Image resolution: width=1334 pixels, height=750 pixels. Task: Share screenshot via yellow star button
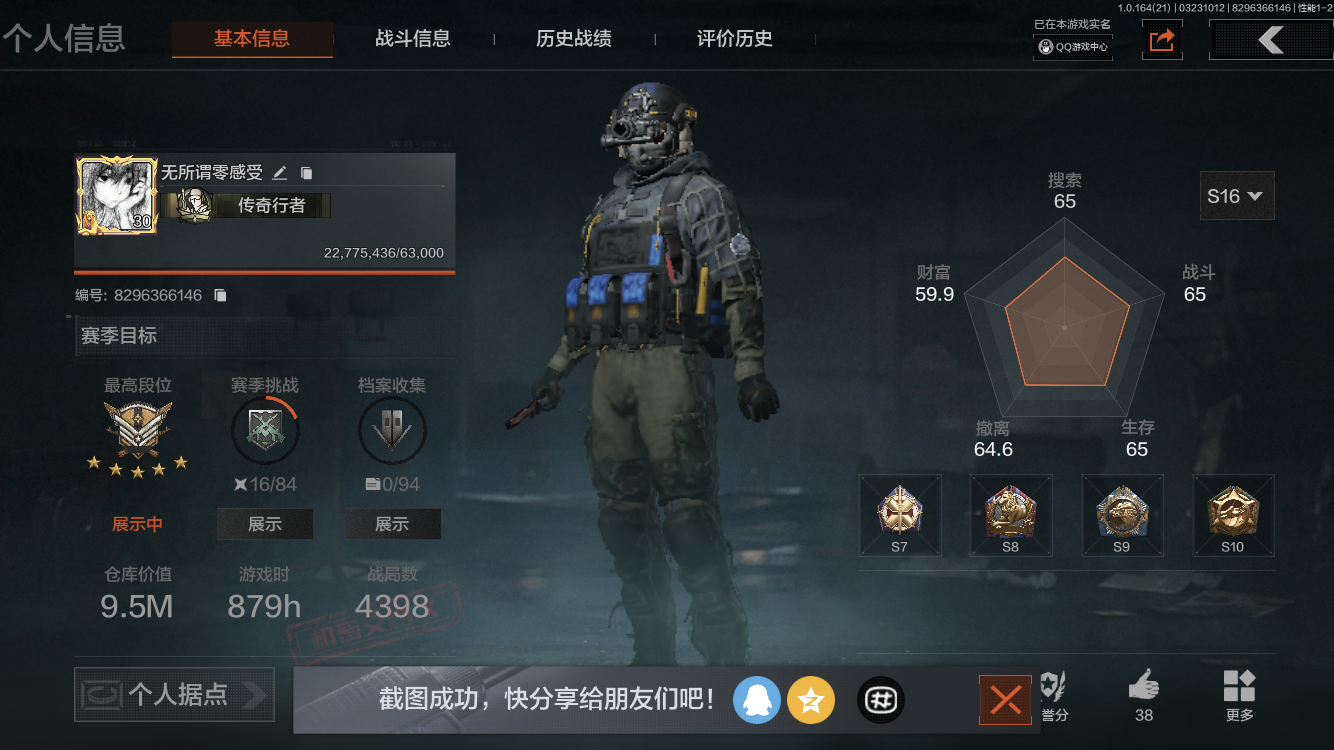[x=811, y=700]
